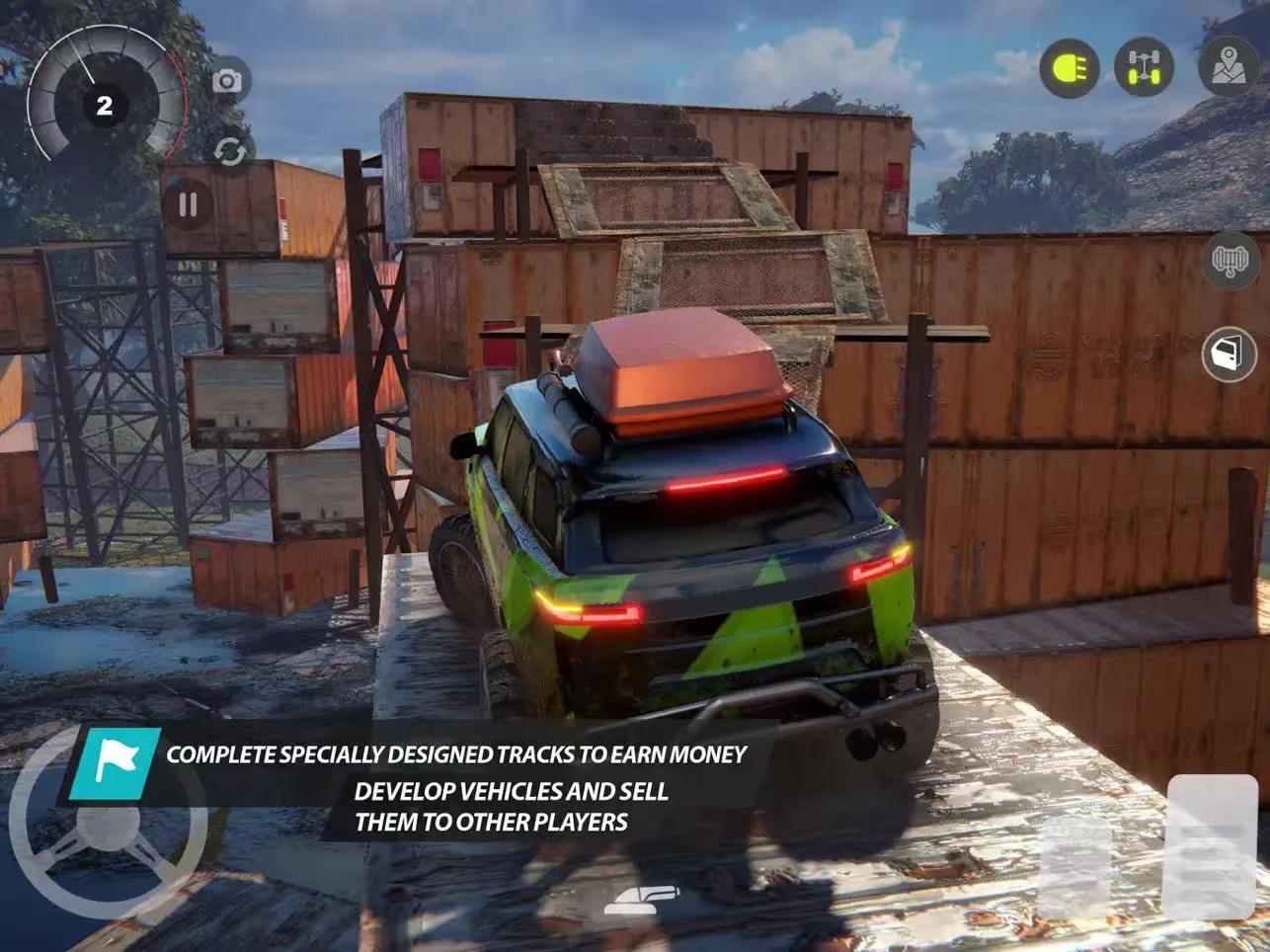Click the car door icon
This screenshot has width=1270, height=952.
(1229, 354)
